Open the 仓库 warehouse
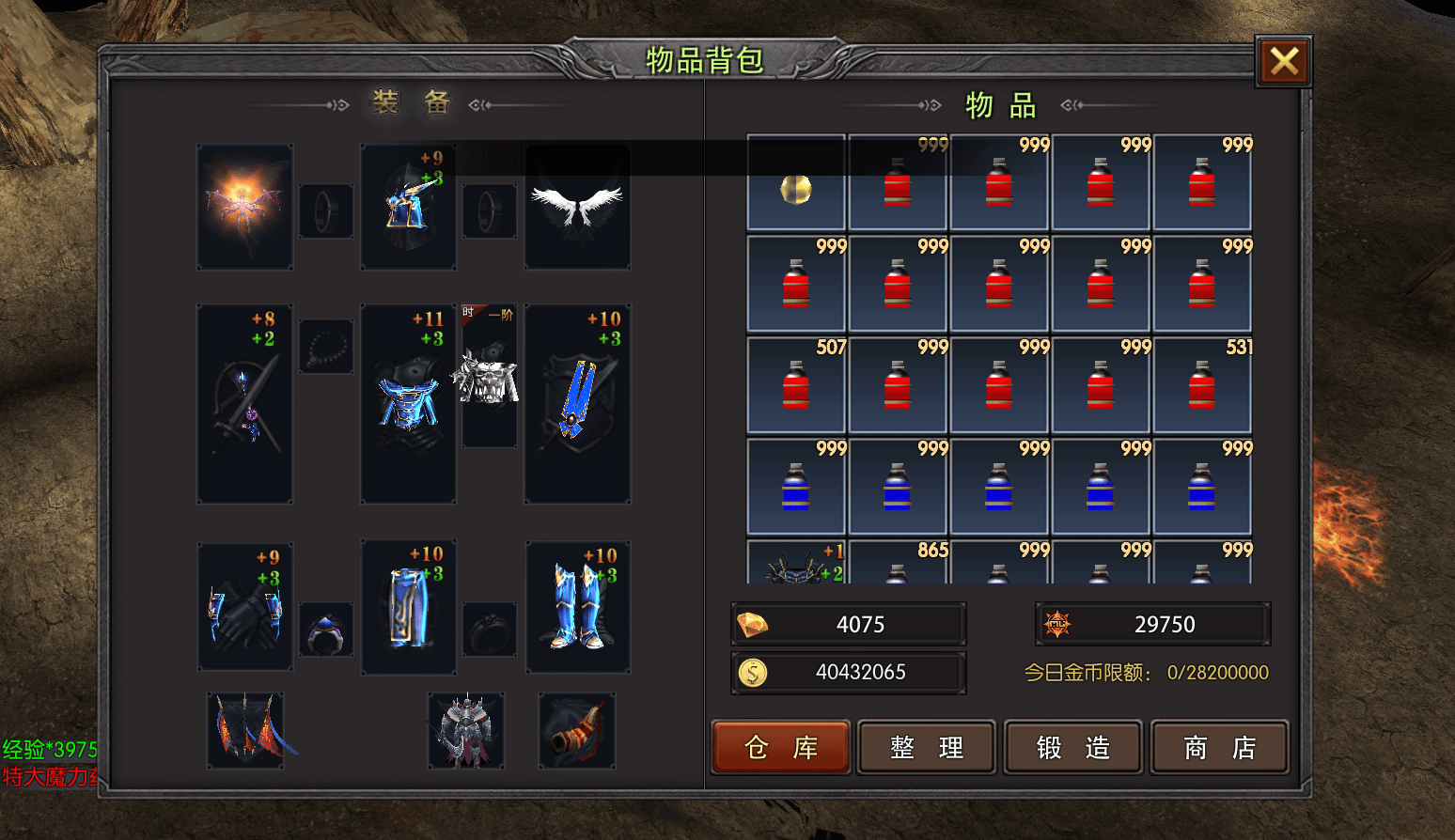 [x=781, y=747]
